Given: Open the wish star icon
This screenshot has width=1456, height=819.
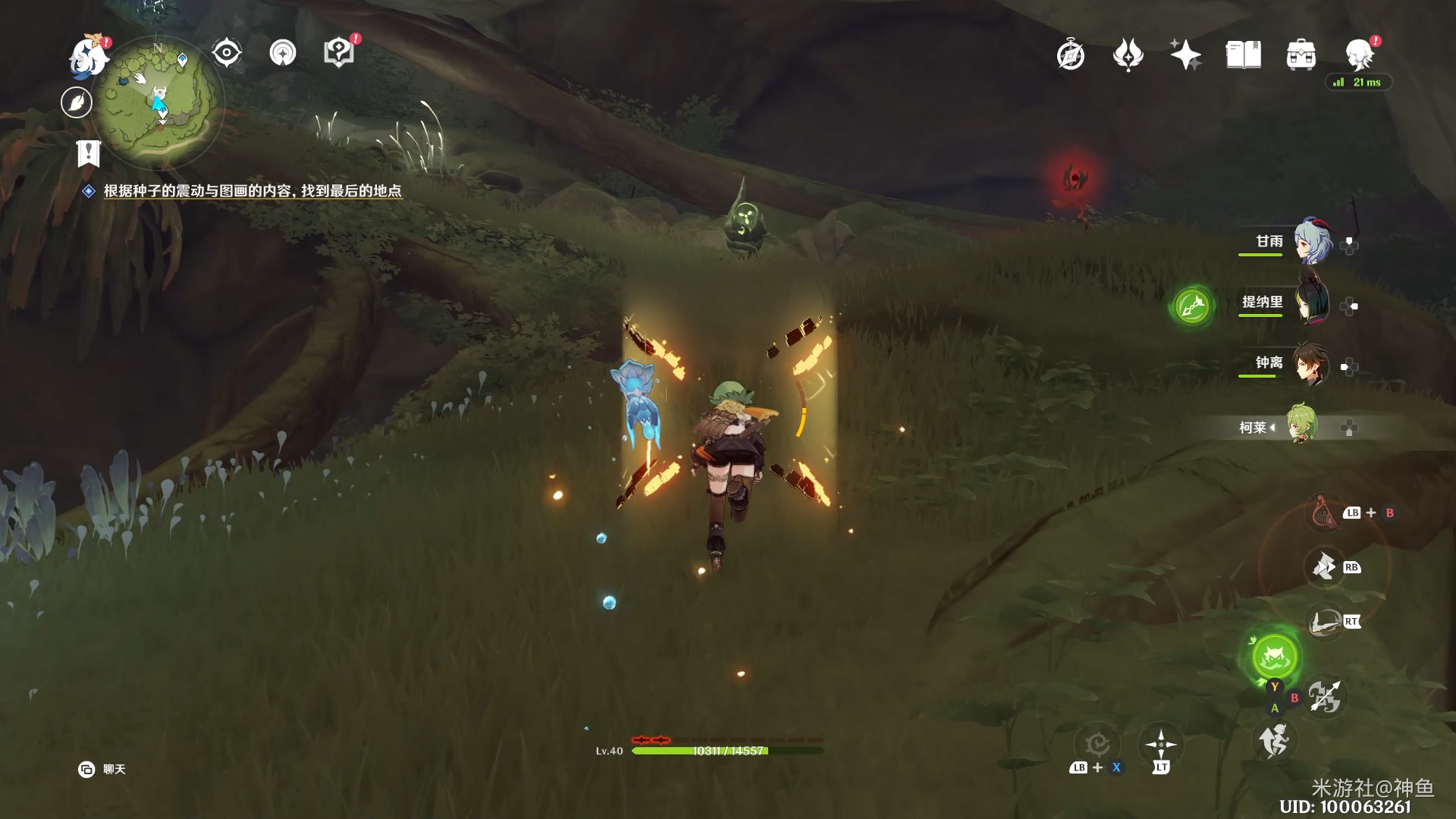Looking at the screenshot, I should (x=1185, y=55).
